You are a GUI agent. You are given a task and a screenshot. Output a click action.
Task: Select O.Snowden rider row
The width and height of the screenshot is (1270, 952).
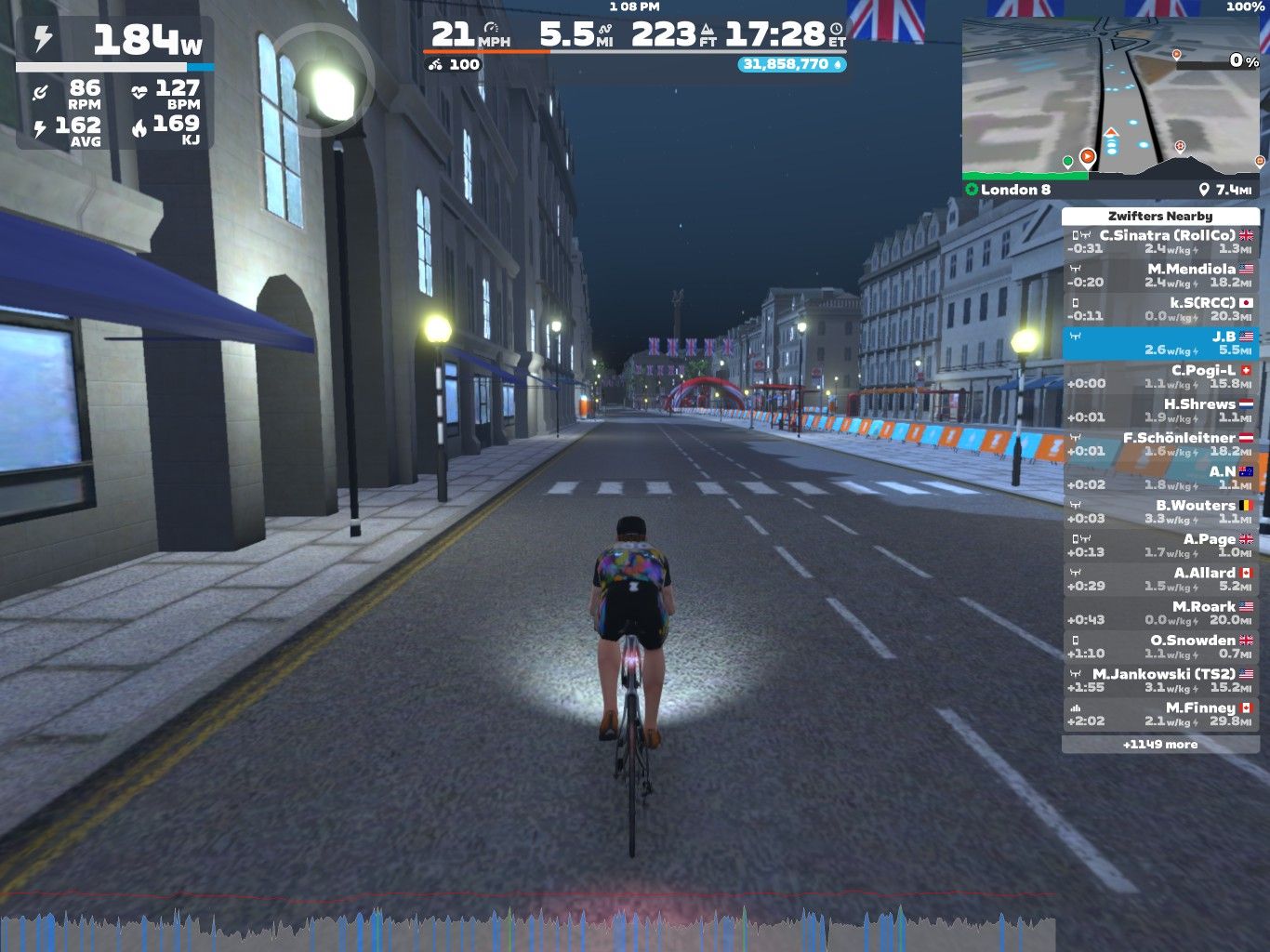[1160, 646]
